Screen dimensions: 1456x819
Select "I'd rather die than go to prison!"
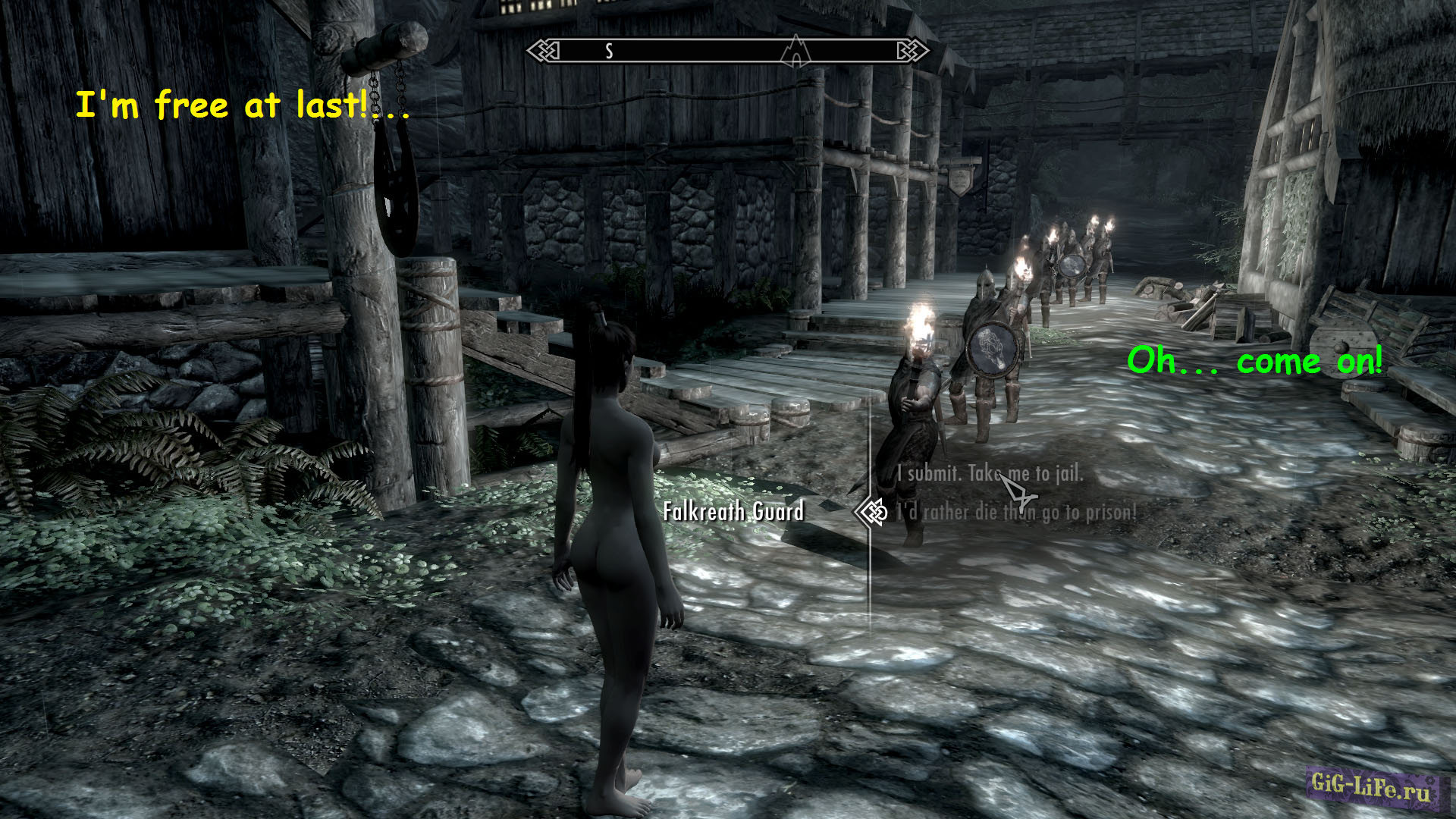pos(1016,513)
